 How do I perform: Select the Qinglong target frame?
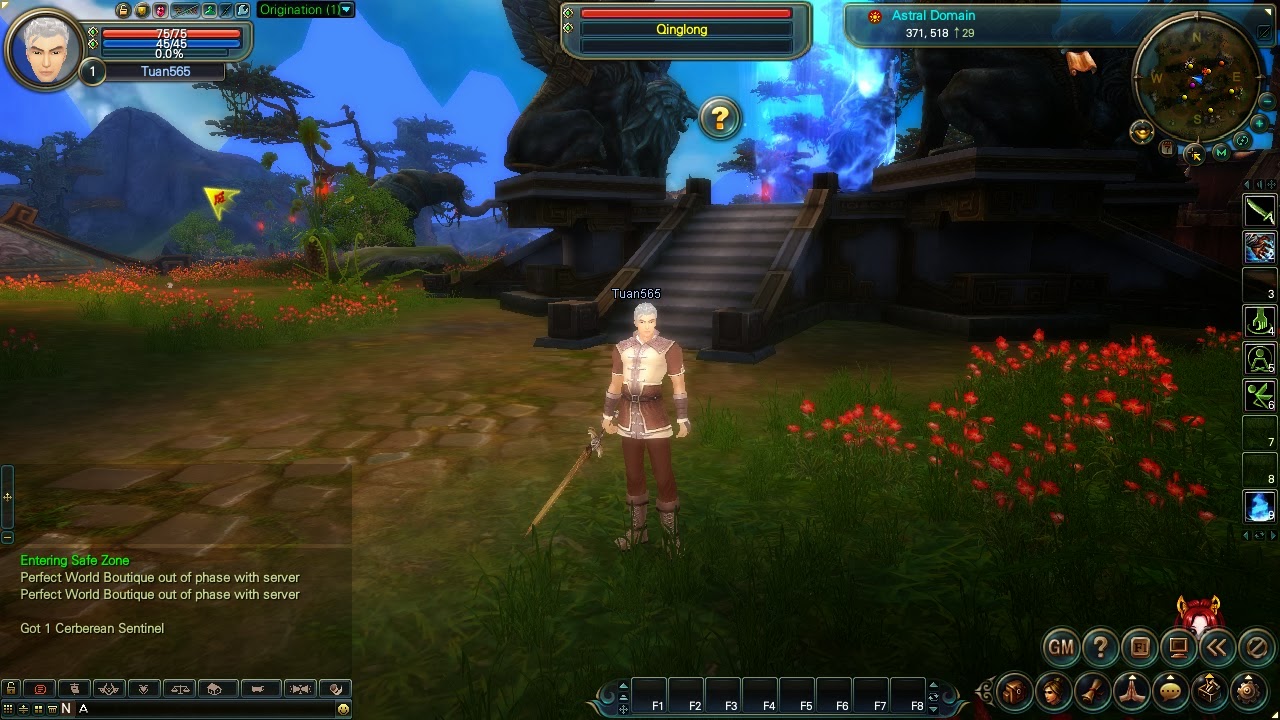pyautogui.click(x=685, y=30)
